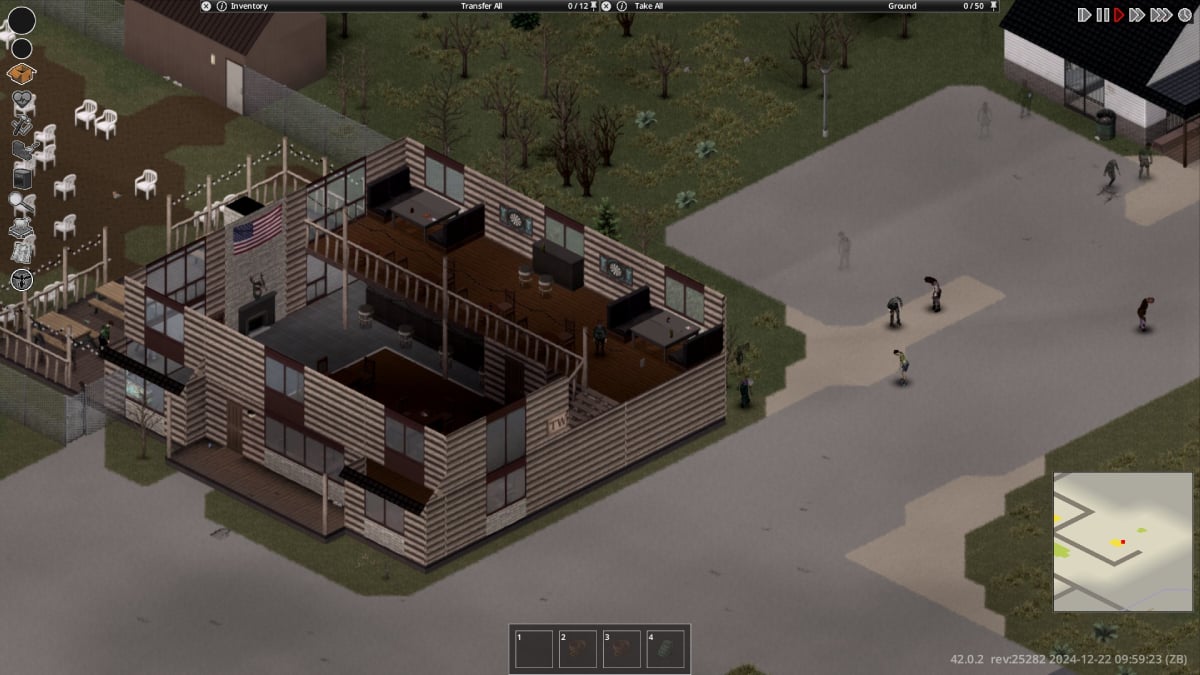Click Transfer All in Inventory panel

481,6
